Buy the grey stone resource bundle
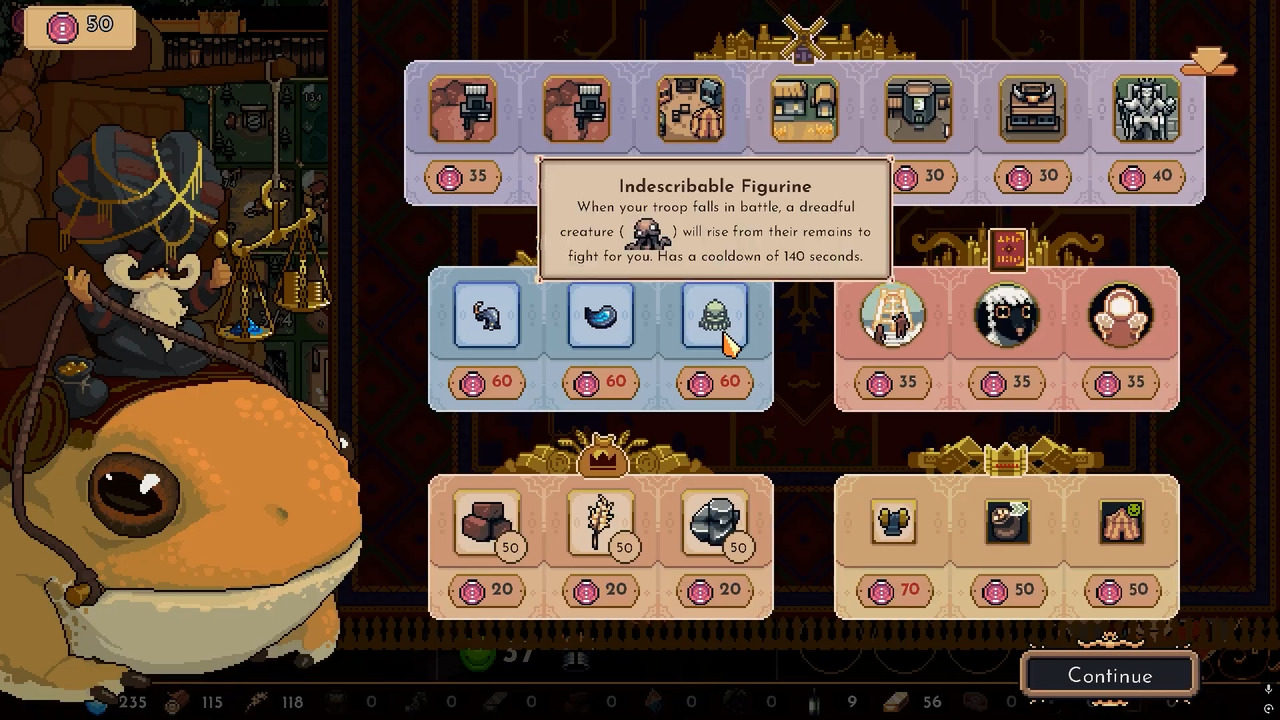Viewport: 1280px width, 720px height. tap(714, 522)
